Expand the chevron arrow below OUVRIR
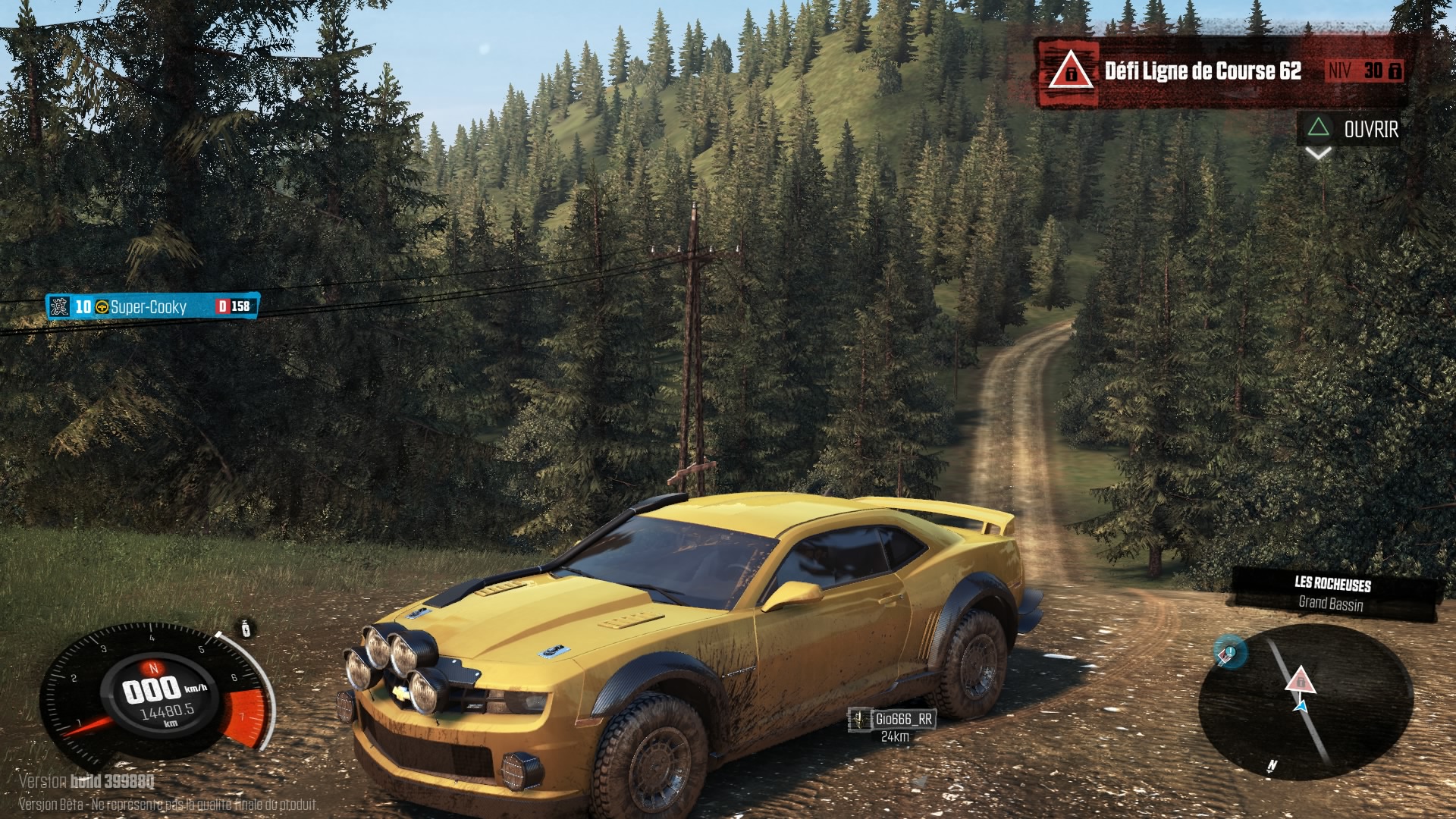Viewport: 1456px width, 819px height. [1318, 154]
